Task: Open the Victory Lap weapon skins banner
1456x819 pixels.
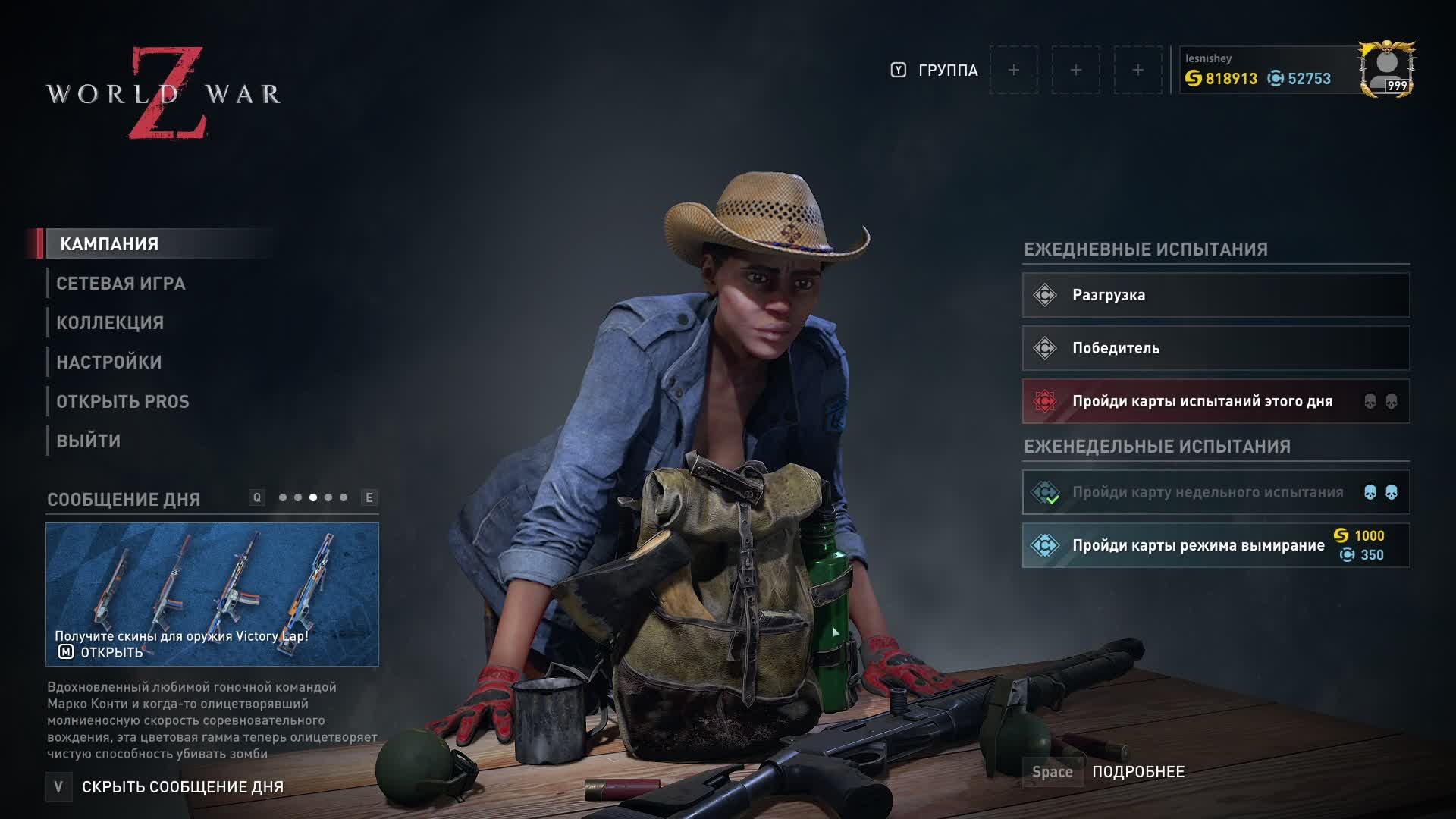Action: click(x=212, y=594)
